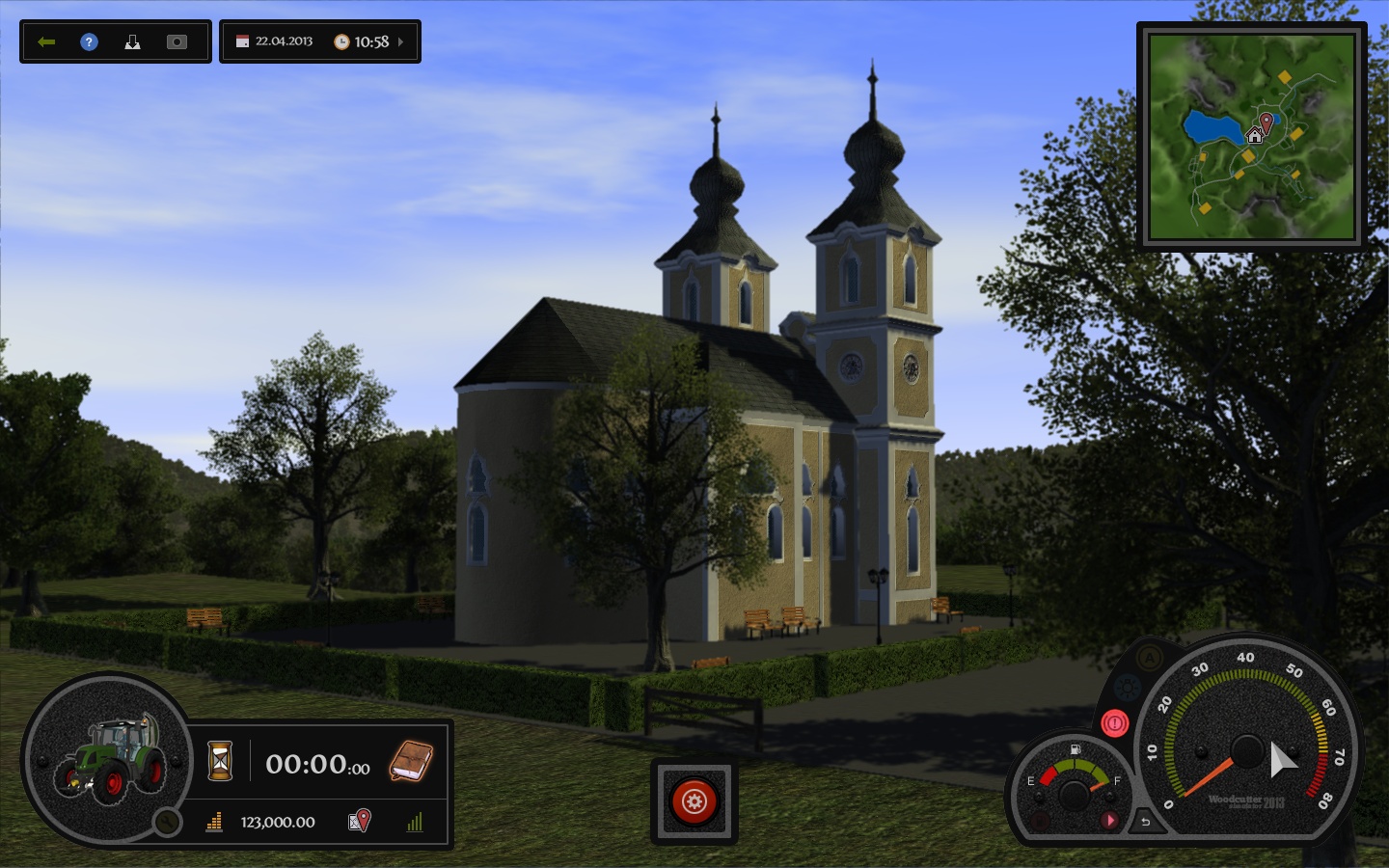Select the tractor portrait thumbnail
The image size is (1389, 868).
[x=113, y=759]
